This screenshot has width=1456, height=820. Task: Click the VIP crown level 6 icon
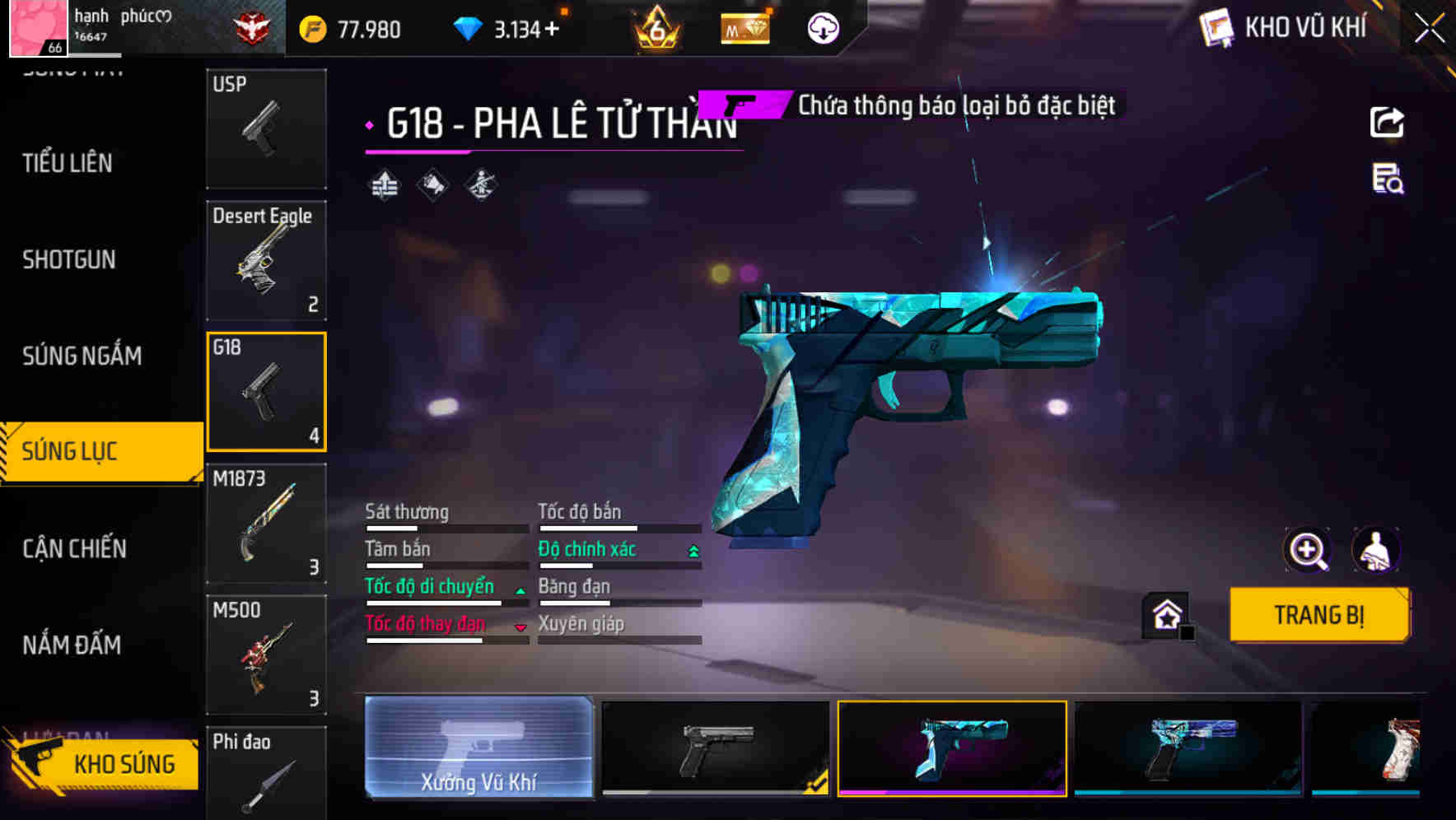pyautogui.click(x=655, y=27)
